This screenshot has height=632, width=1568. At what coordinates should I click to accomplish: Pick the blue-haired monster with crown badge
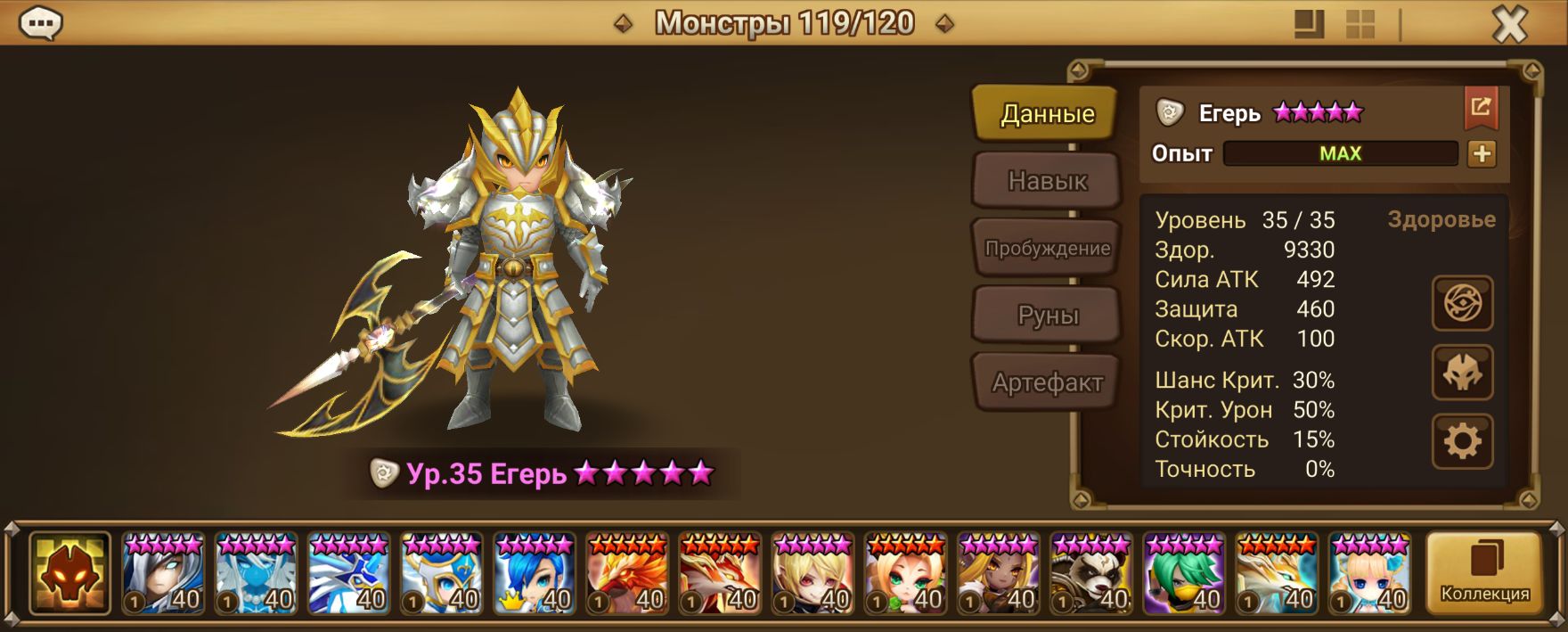click(535, 574)
